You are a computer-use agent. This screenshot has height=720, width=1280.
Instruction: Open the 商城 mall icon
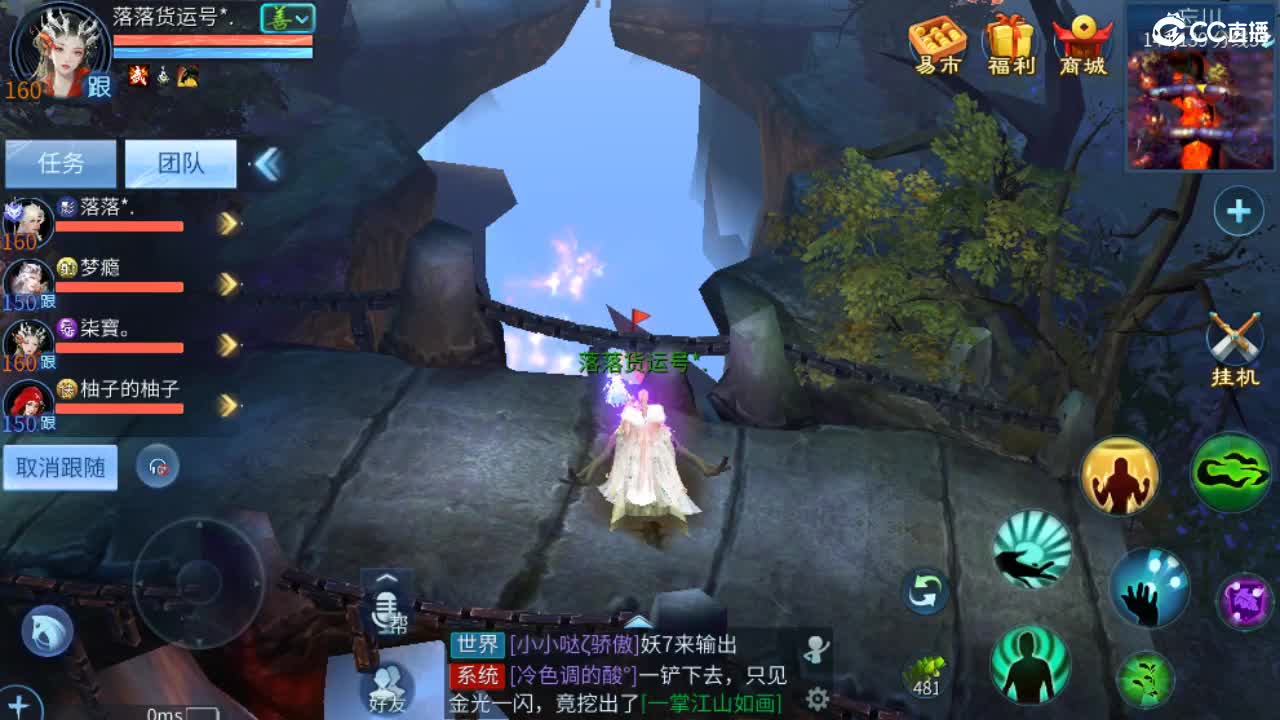tap(1085, 42)
